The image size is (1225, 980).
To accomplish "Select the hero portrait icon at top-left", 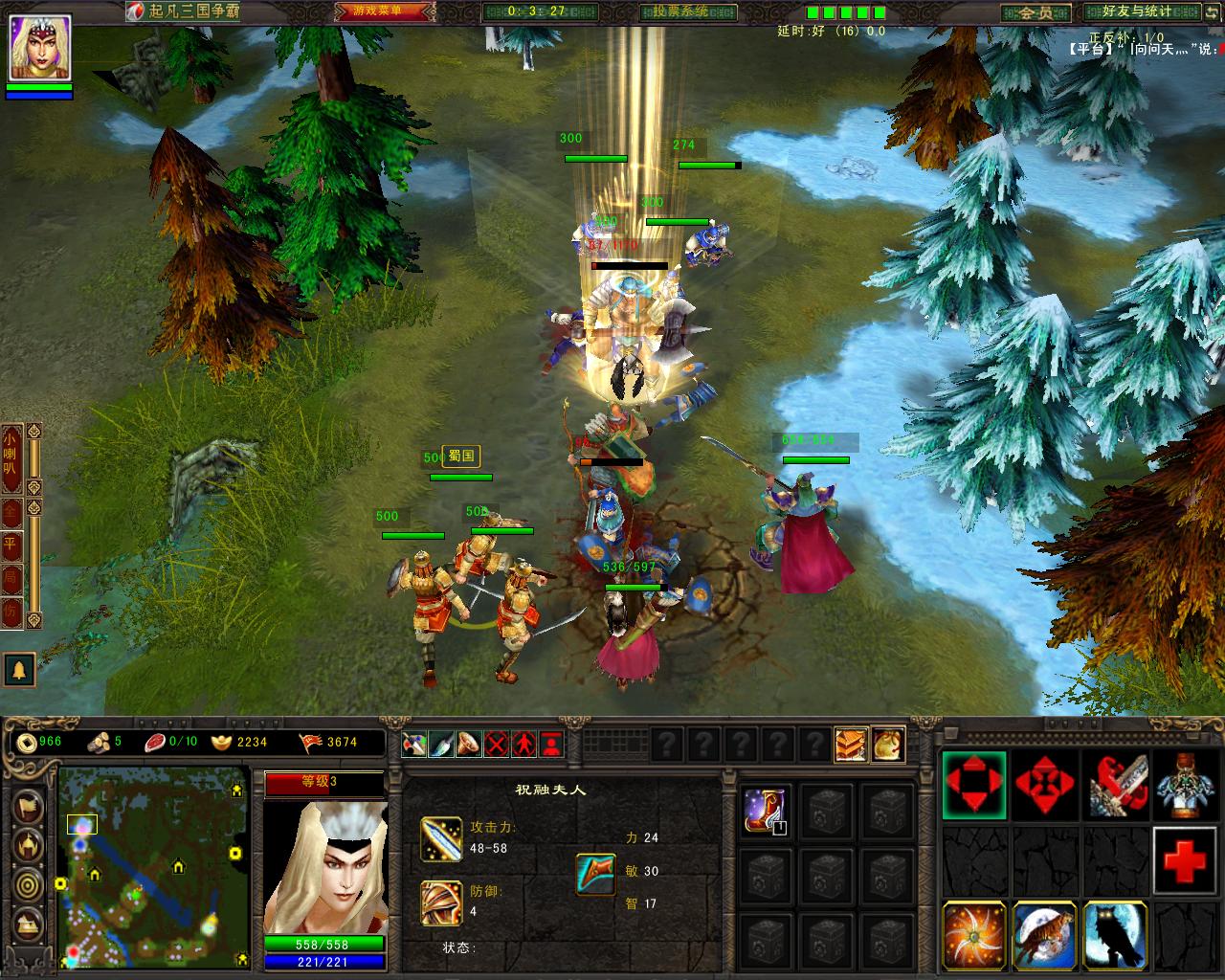I will (39, 48).
